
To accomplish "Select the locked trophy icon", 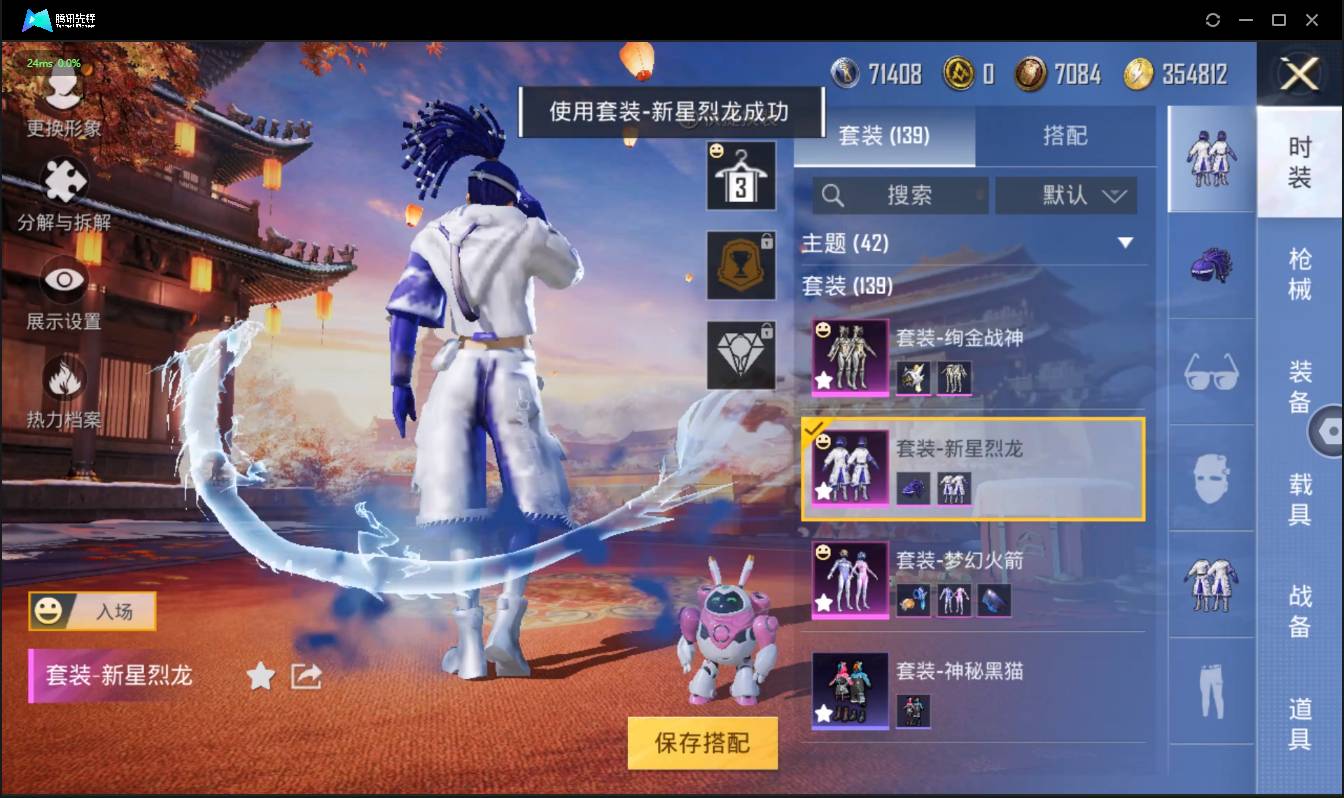I will (741, 265).
